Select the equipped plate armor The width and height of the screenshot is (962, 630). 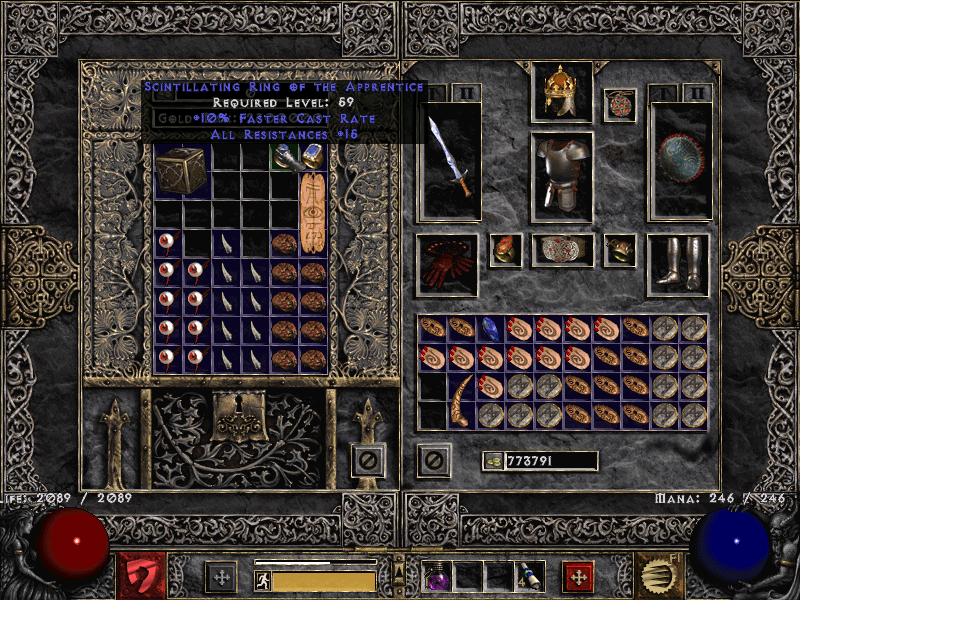(x=561, y=176)
